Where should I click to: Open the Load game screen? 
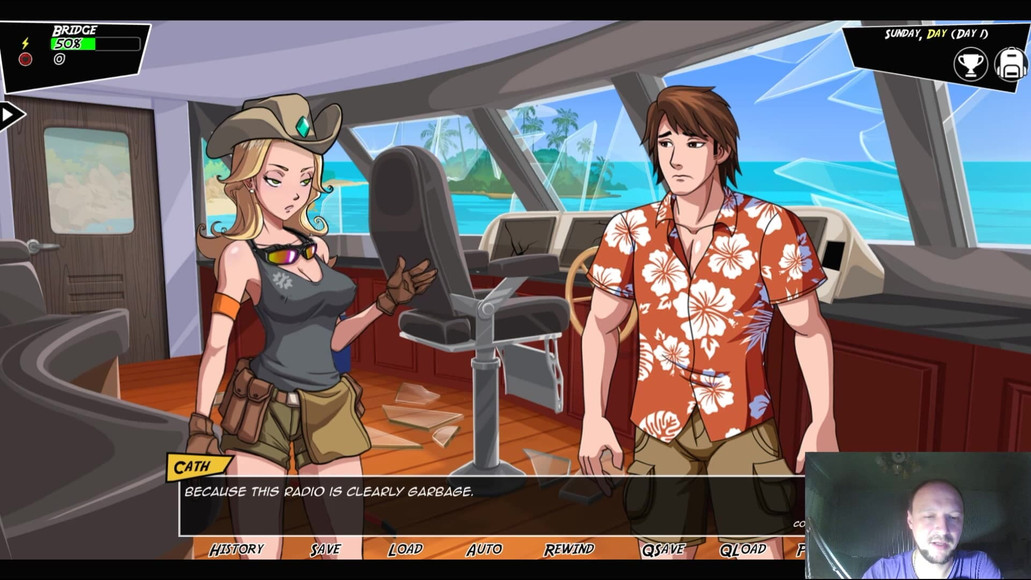[405, 549]
